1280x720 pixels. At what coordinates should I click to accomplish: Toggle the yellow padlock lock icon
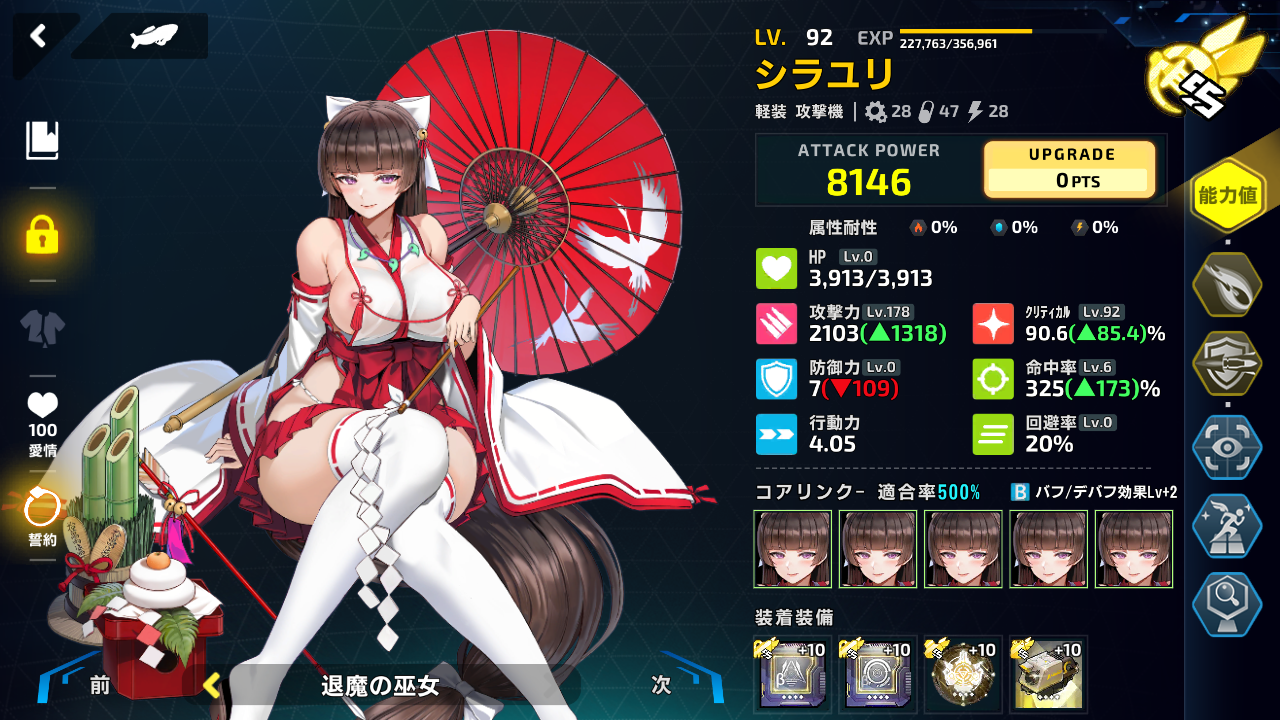(x=42, y=234)
